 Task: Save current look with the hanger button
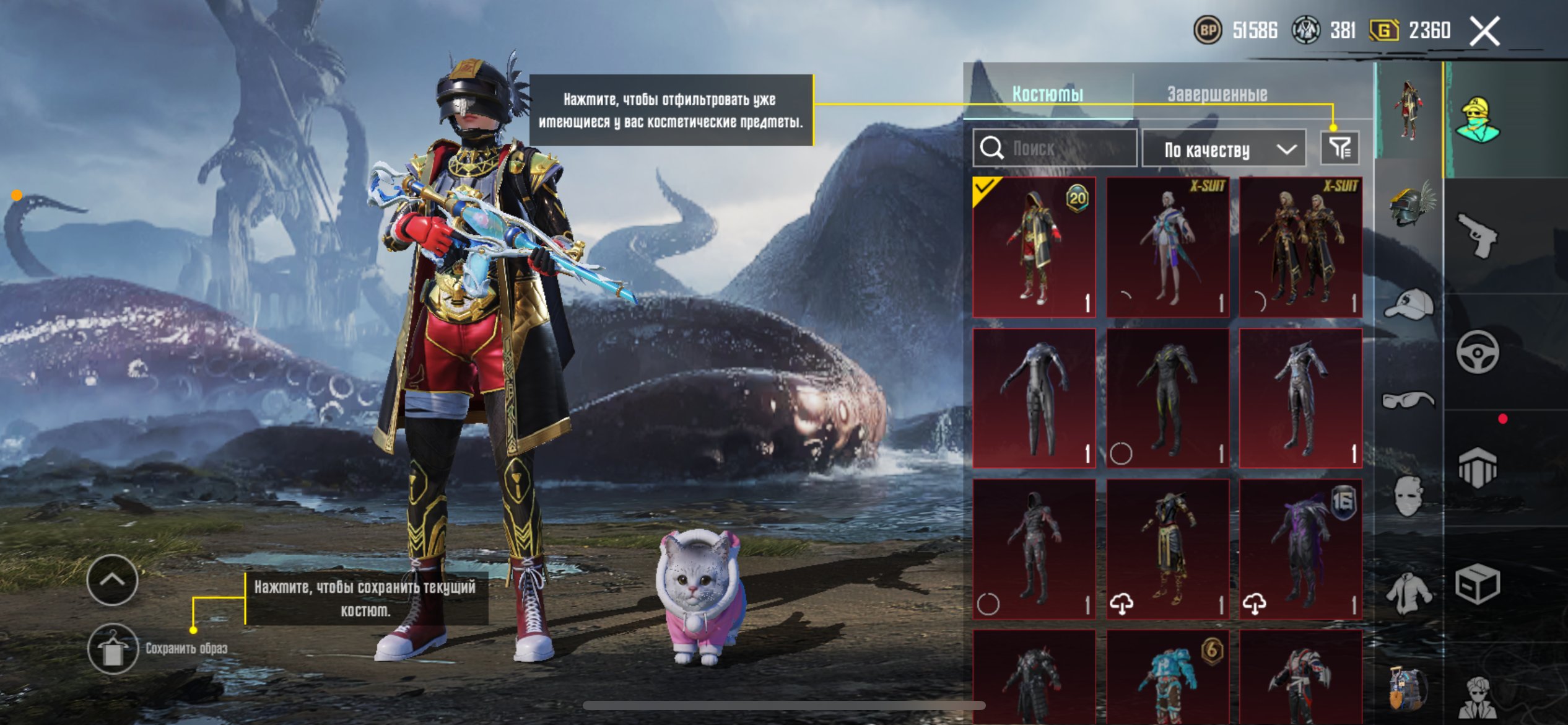click(113, 648)
